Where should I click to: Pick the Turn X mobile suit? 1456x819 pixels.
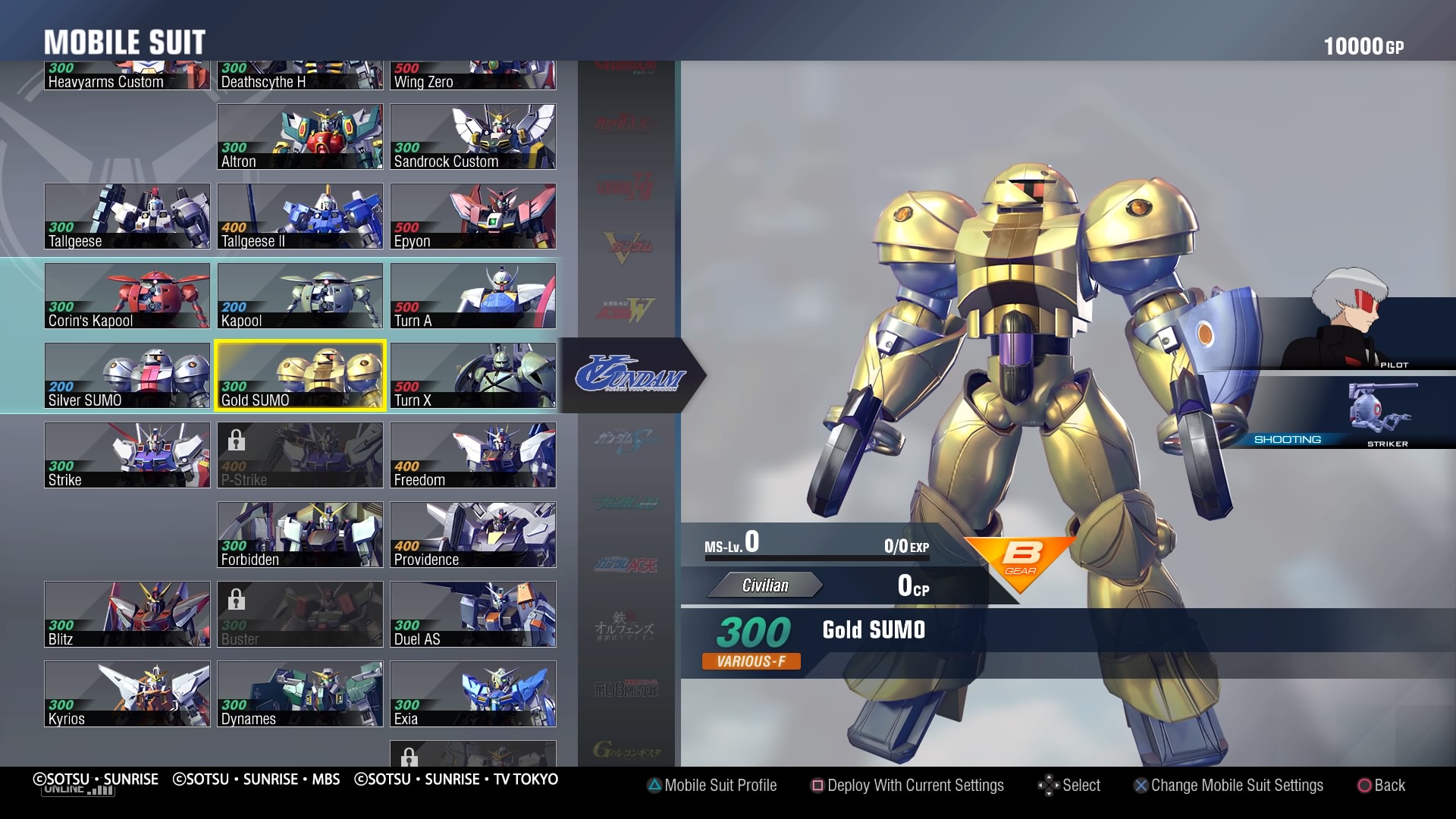click(473, 375)
